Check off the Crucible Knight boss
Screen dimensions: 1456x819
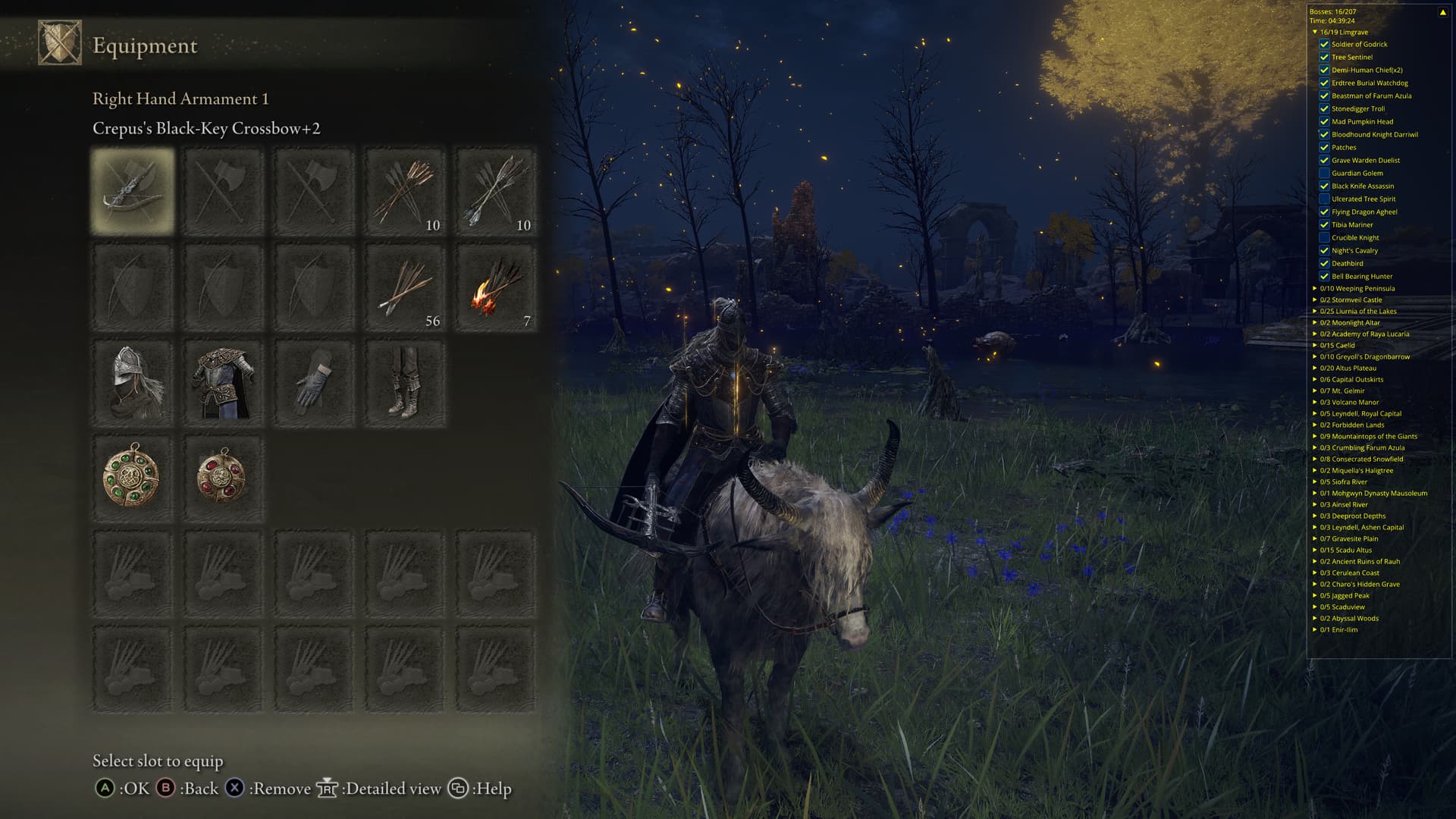(1324, 237)
